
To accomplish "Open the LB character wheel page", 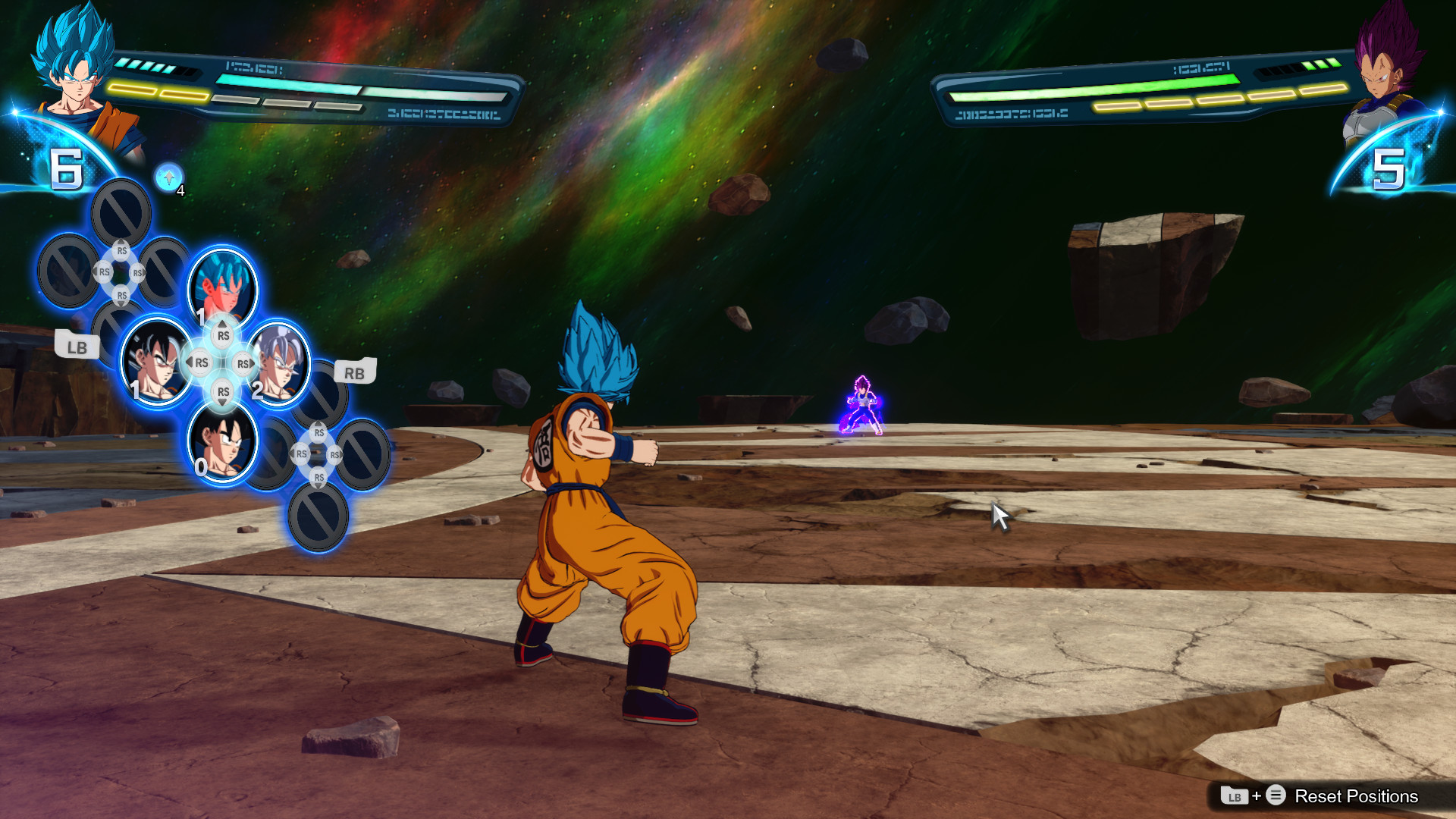I will pos(78,345).
